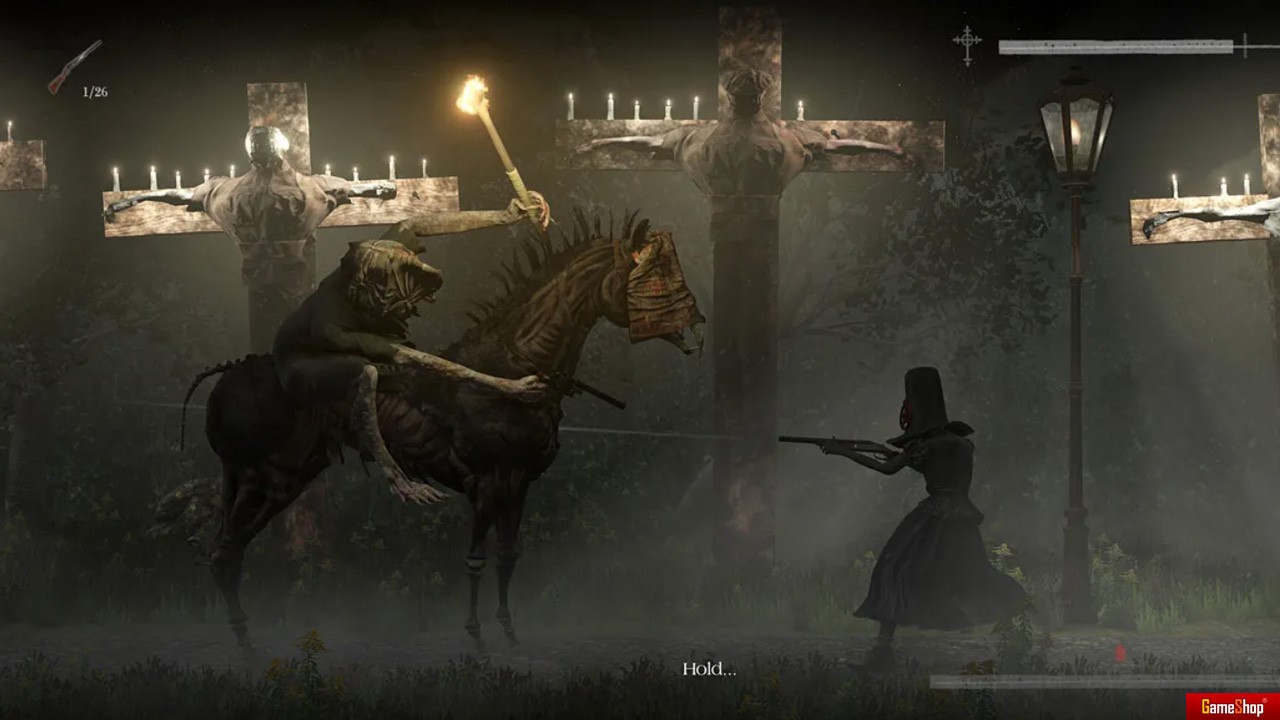Image resolution: width=1280 pixels, height=720 pixels.
Task: Click the crosshair aim icon
Action: [967, 45]
